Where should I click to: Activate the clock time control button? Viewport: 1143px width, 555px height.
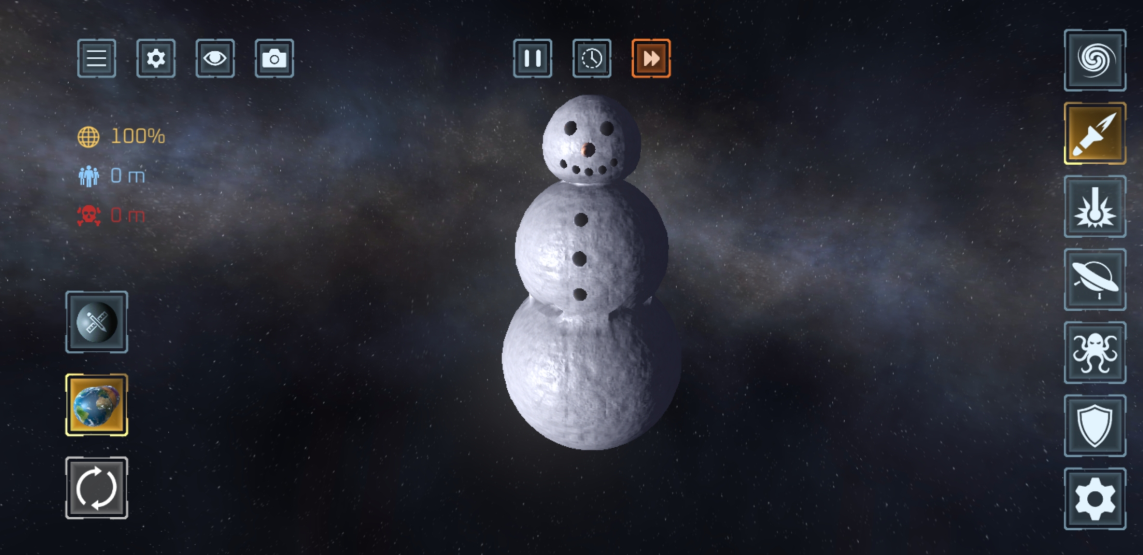[592, 59]
